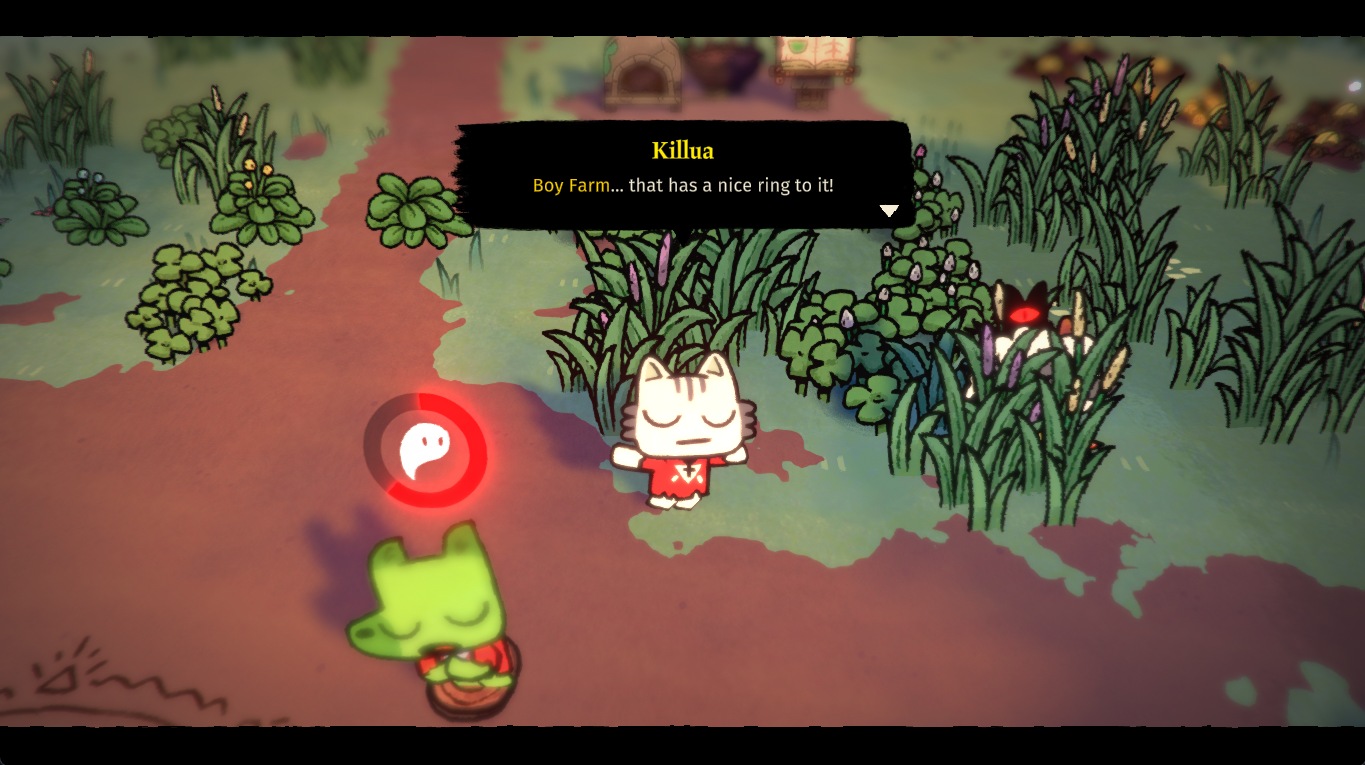This screenshot has height=765, width=1365.
Task: Click the red-ringed speech bubble icon
Action: coord(425,450)
